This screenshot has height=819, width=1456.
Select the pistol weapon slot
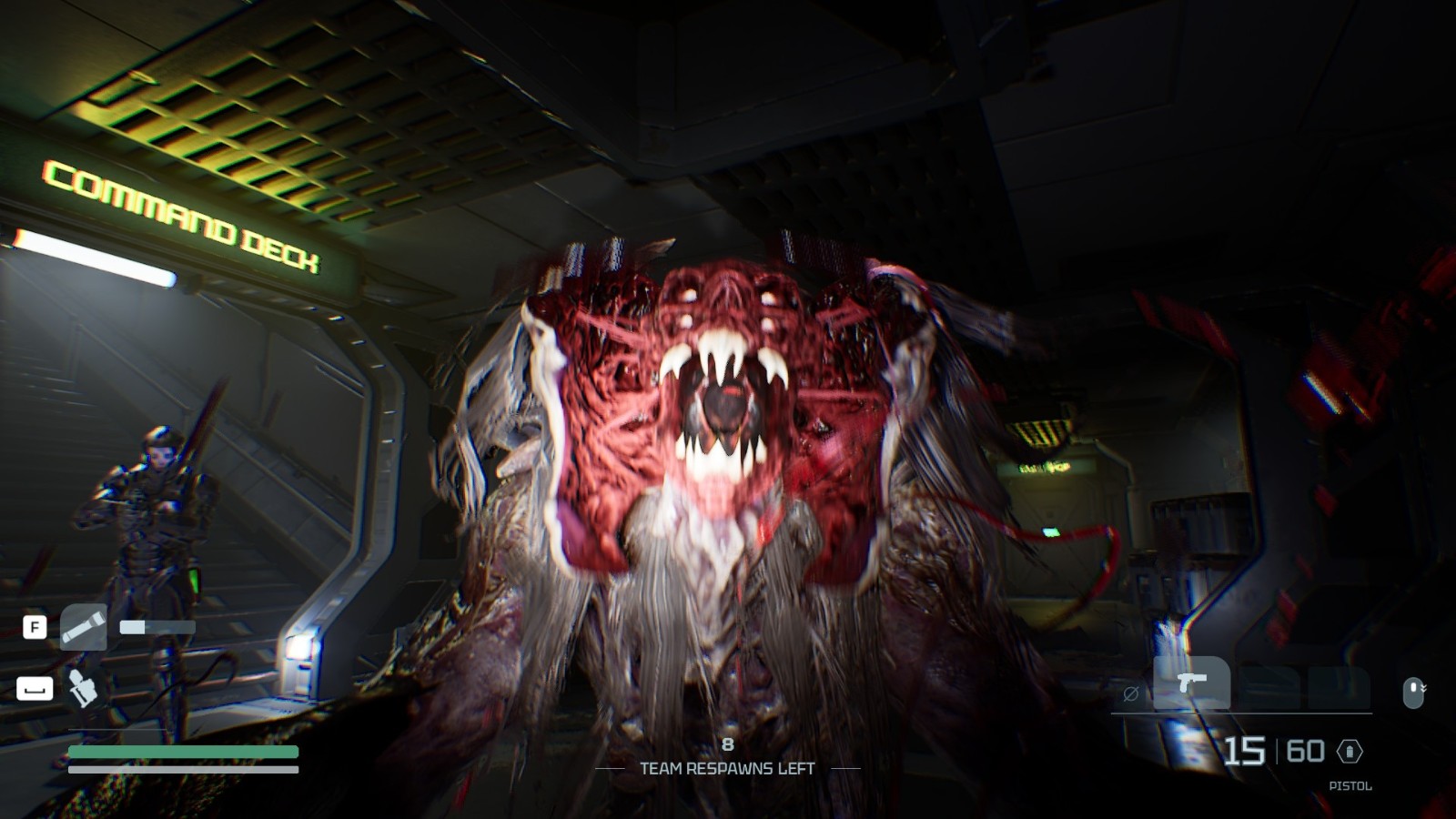click(x=1191, y=682)
